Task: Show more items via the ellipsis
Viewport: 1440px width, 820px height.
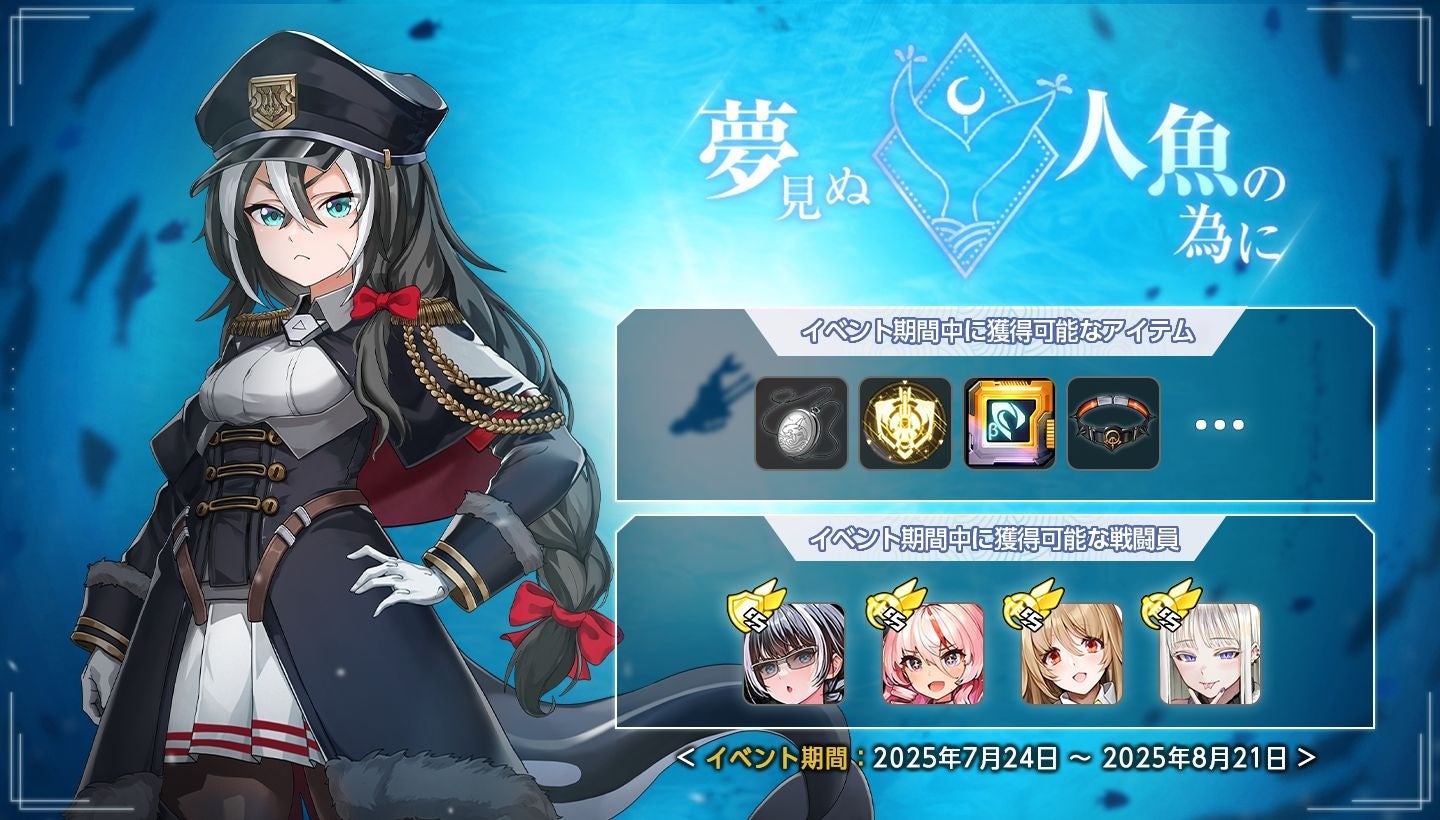Action: (x=1220, y=424)
